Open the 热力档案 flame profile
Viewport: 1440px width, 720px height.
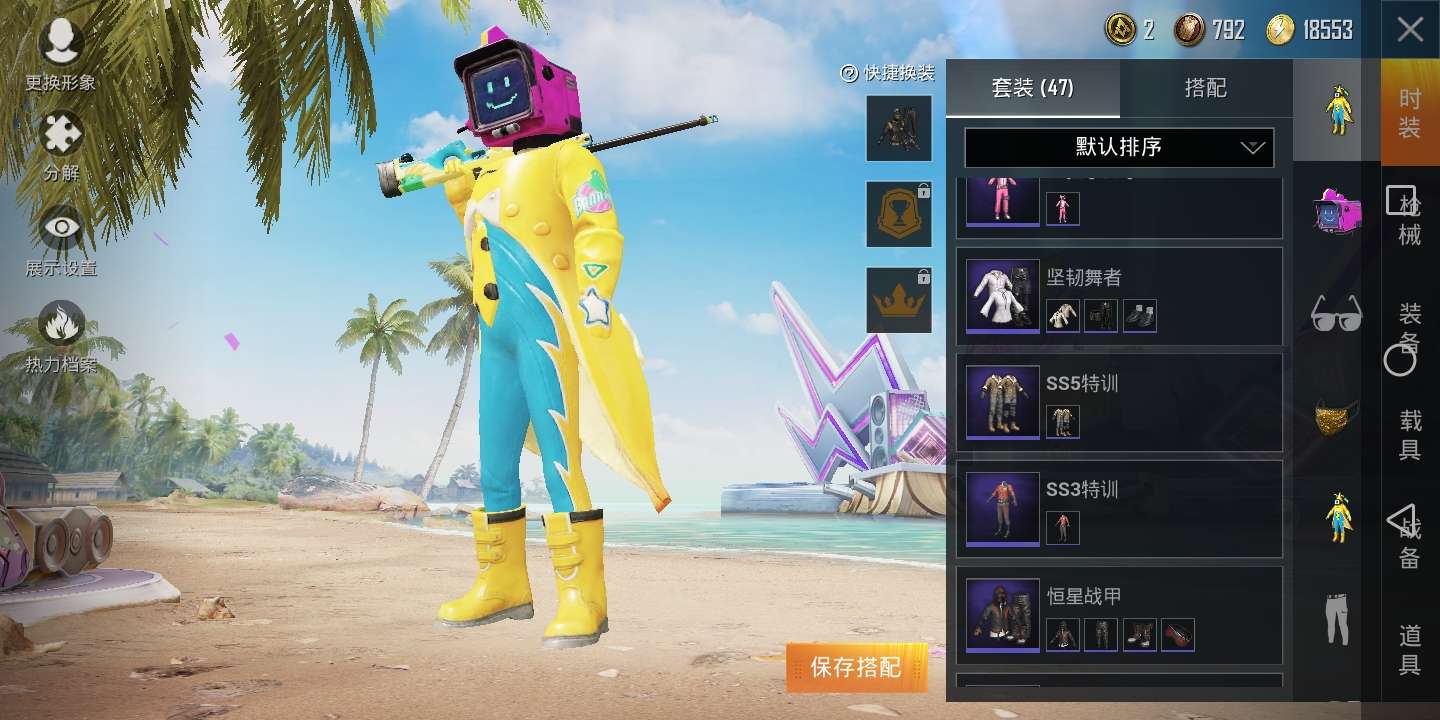tap(60, 335)
